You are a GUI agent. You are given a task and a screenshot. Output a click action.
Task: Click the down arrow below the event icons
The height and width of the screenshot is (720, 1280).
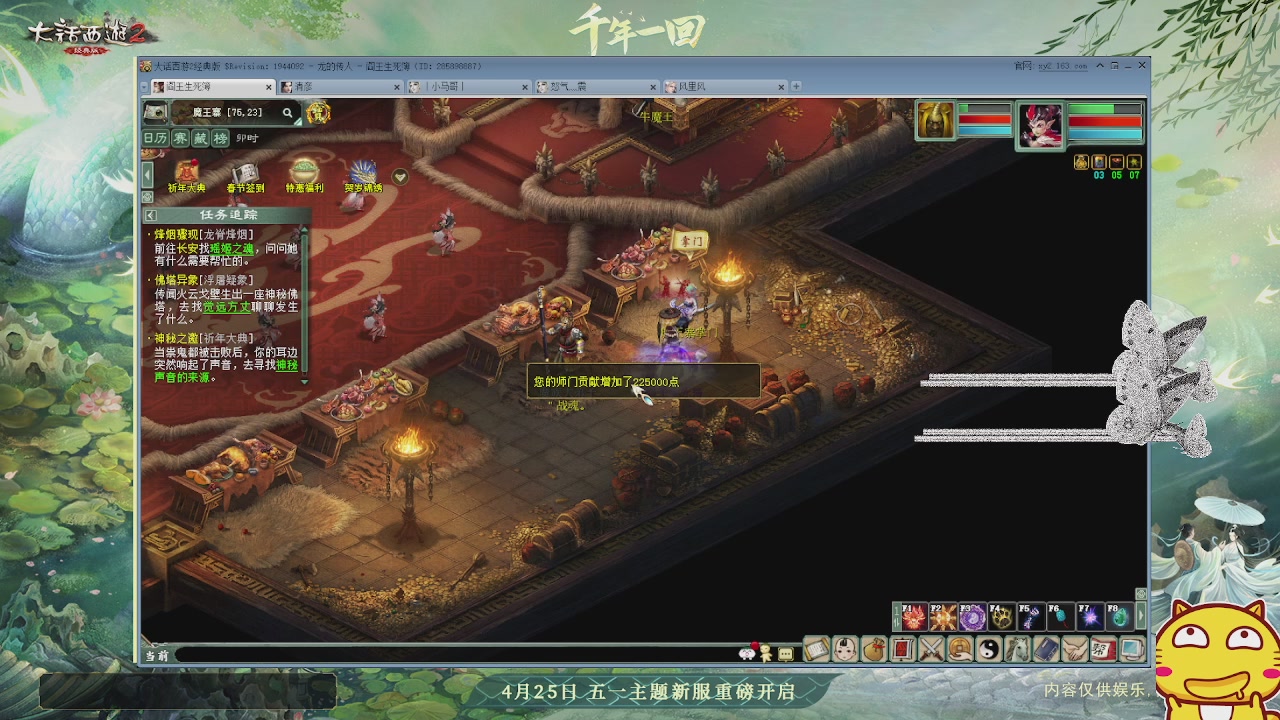coord(398,176)
